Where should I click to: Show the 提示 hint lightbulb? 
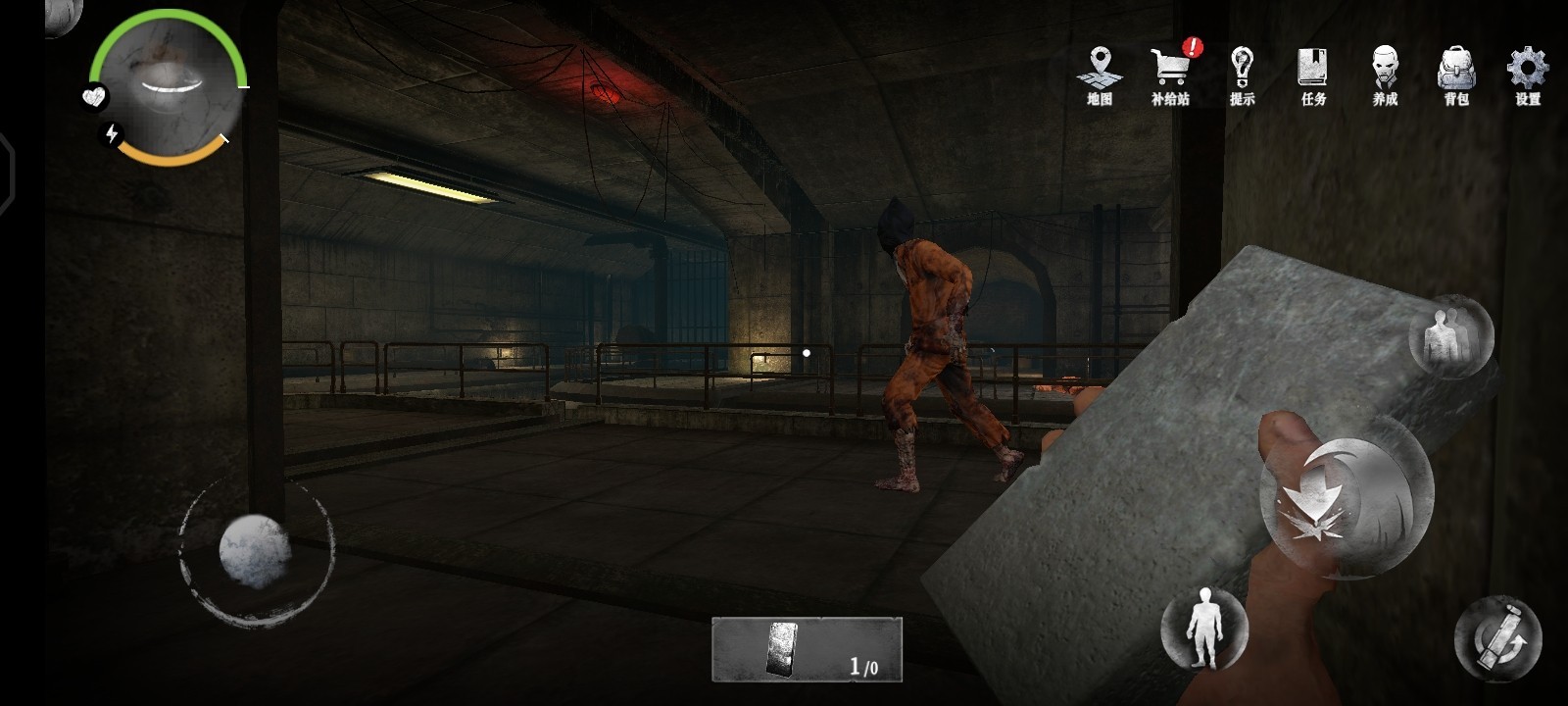click(1242, 75)
